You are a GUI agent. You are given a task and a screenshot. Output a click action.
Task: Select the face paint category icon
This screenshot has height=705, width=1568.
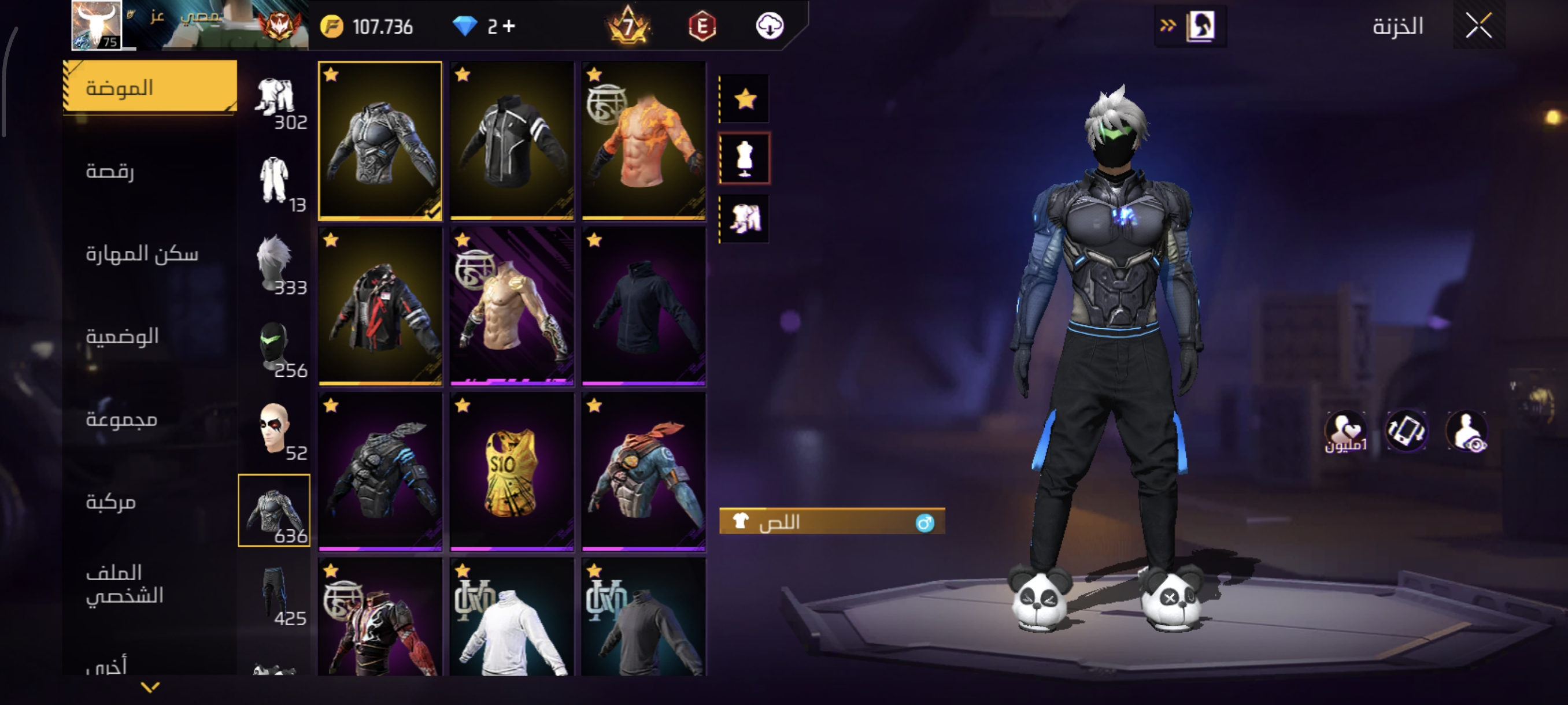point(275,429)
